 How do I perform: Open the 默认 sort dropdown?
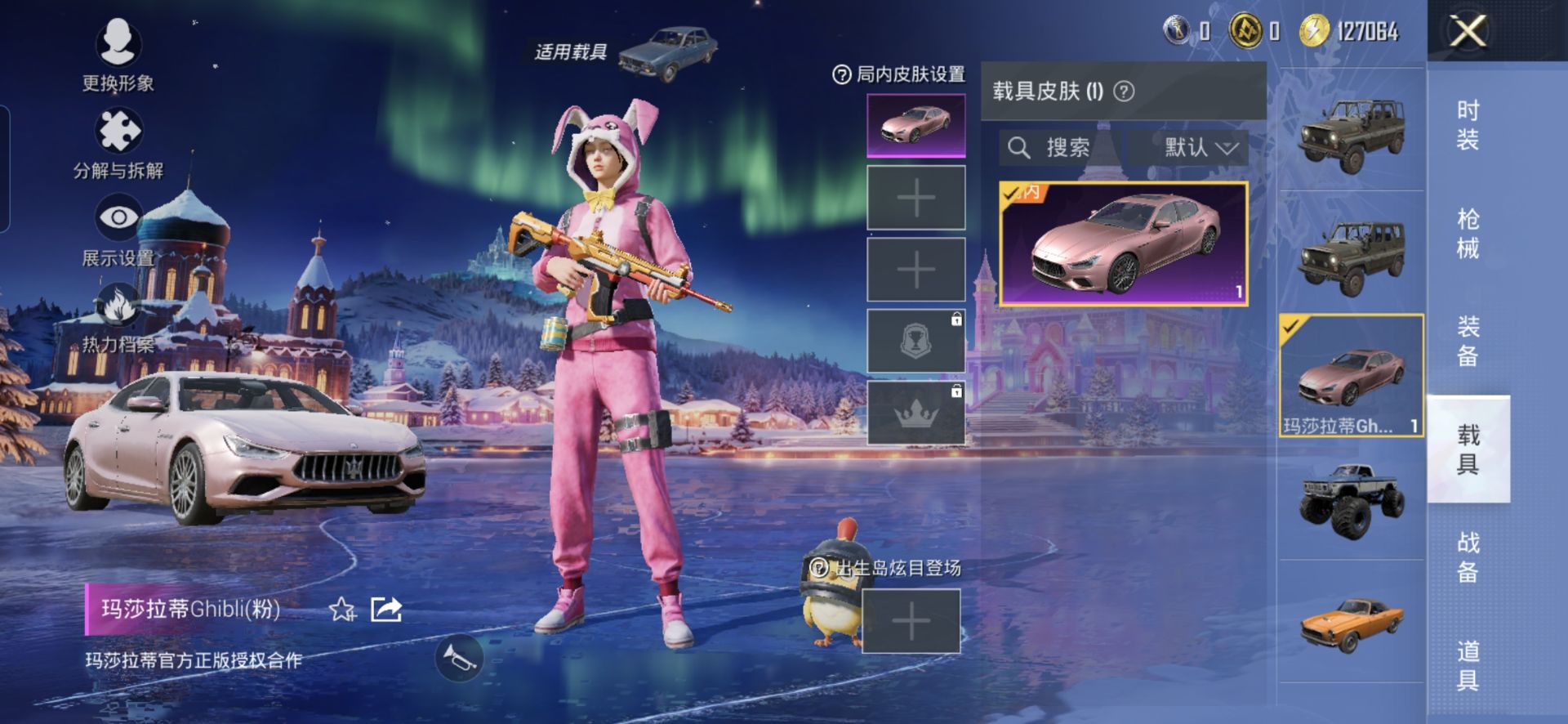[1190, 148]
